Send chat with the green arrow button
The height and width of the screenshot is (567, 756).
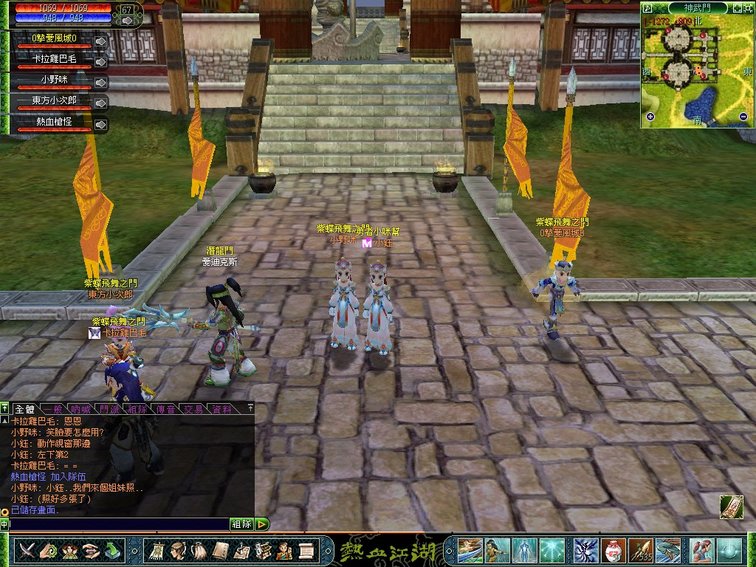point(262,523)
